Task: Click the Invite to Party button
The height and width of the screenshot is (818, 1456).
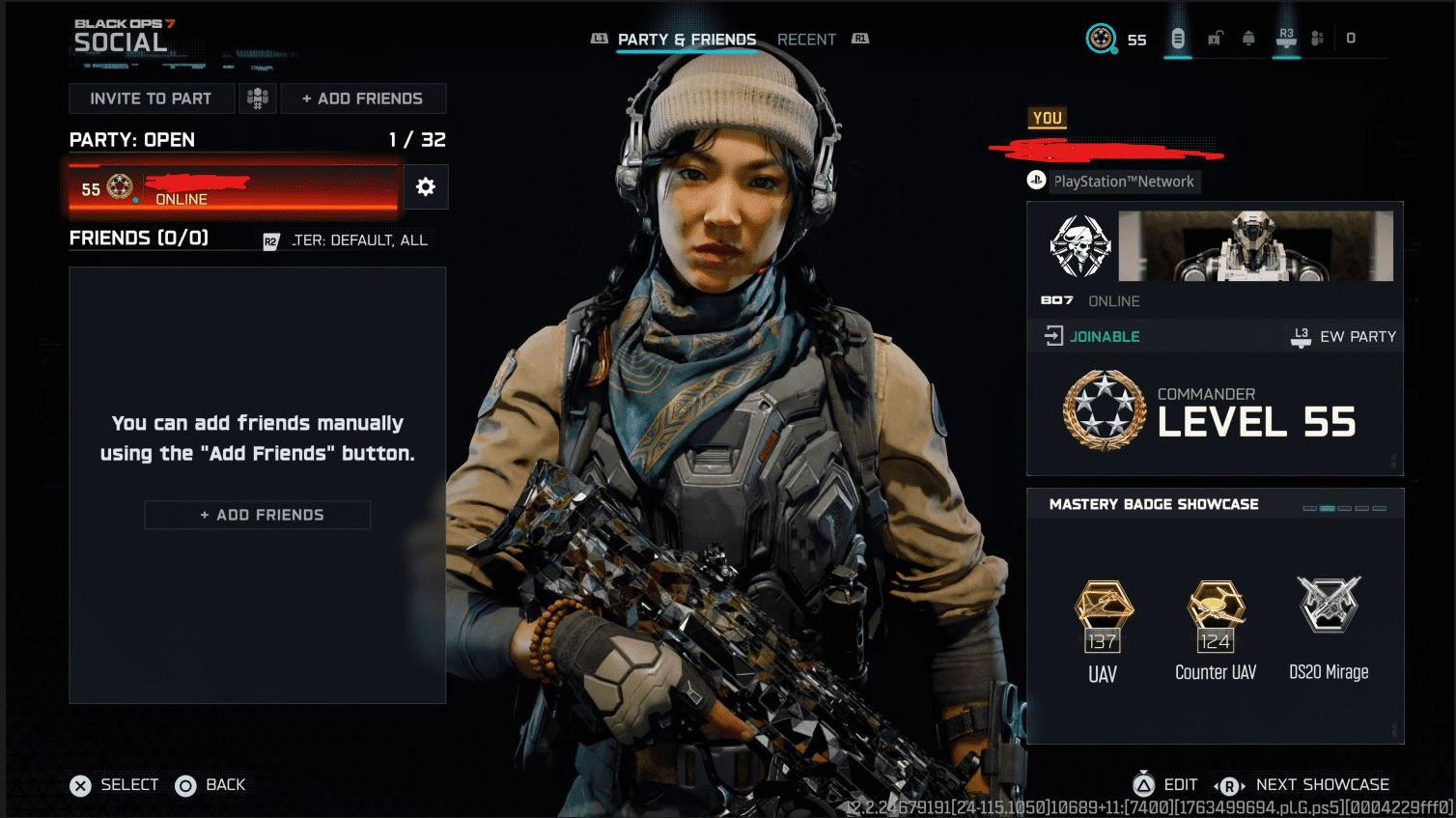Action: tap(152, 99)
